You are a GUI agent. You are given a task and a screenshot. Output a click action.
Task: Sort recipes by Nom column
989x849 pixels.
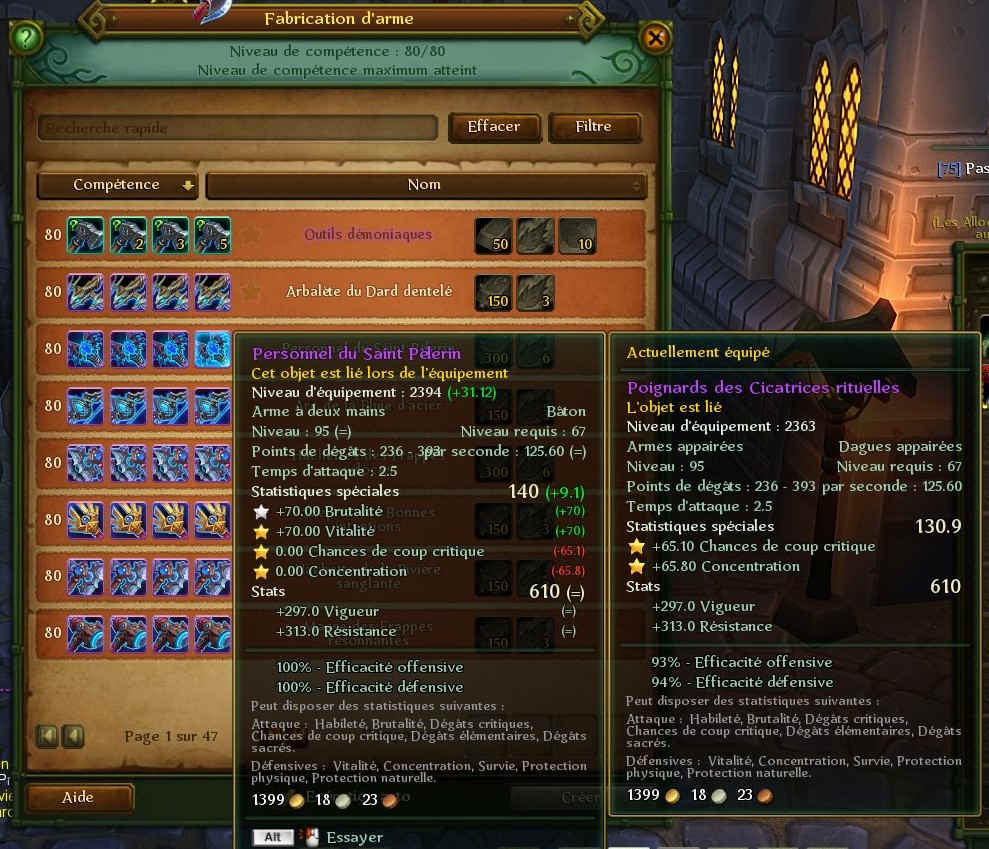click(x=426, y=185)
